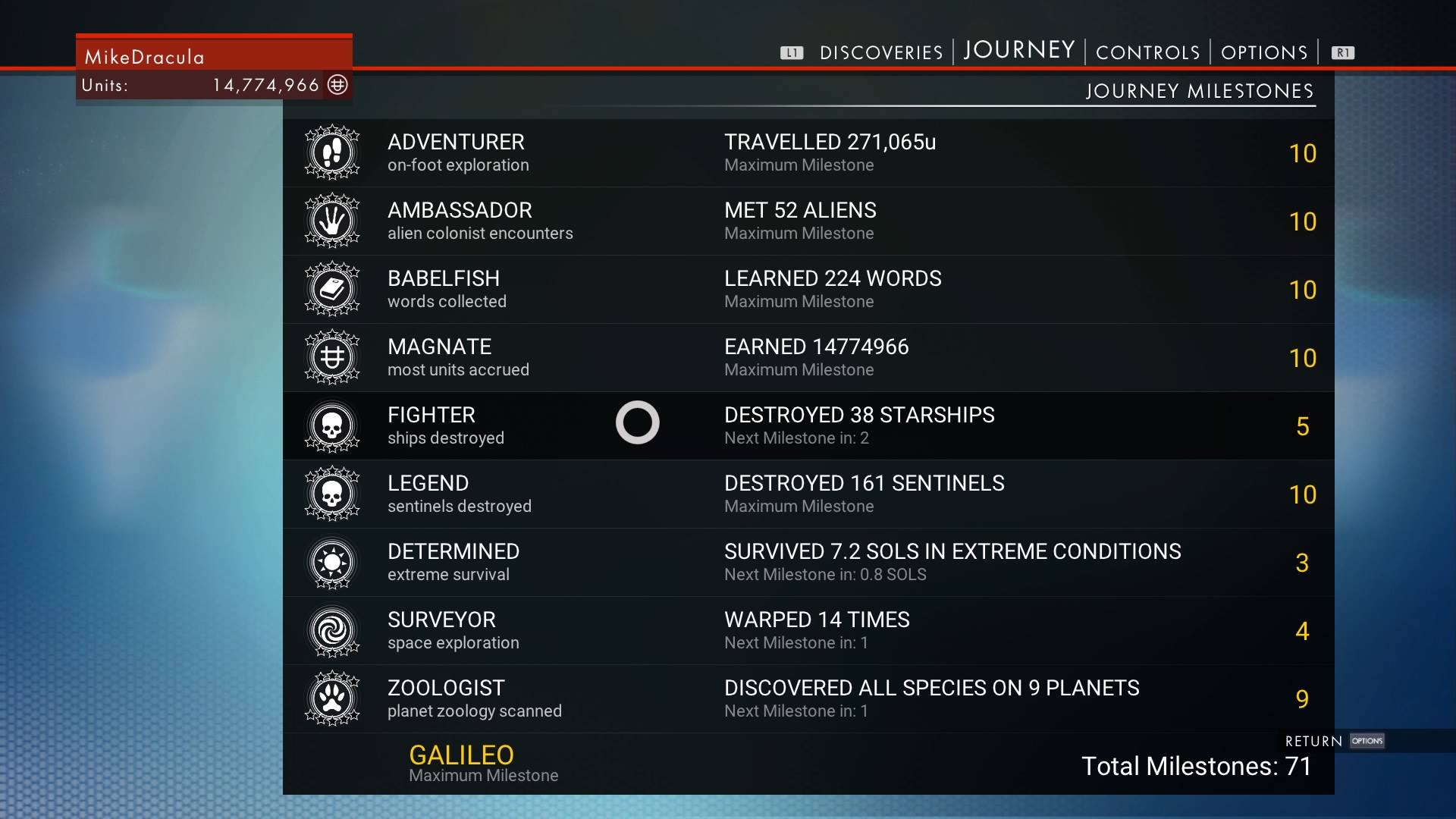Switch to the Options tab

coord(1263,52)
